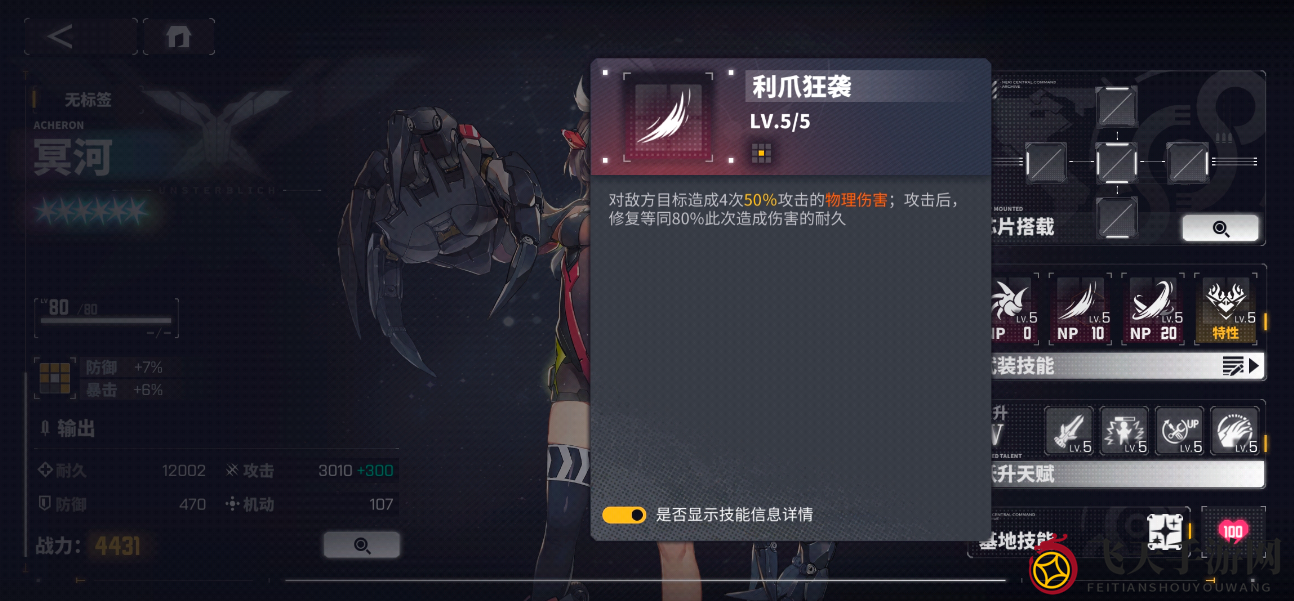Select the UP ascension talent icon
1294x601 pixels.
tap(1179, 432)
